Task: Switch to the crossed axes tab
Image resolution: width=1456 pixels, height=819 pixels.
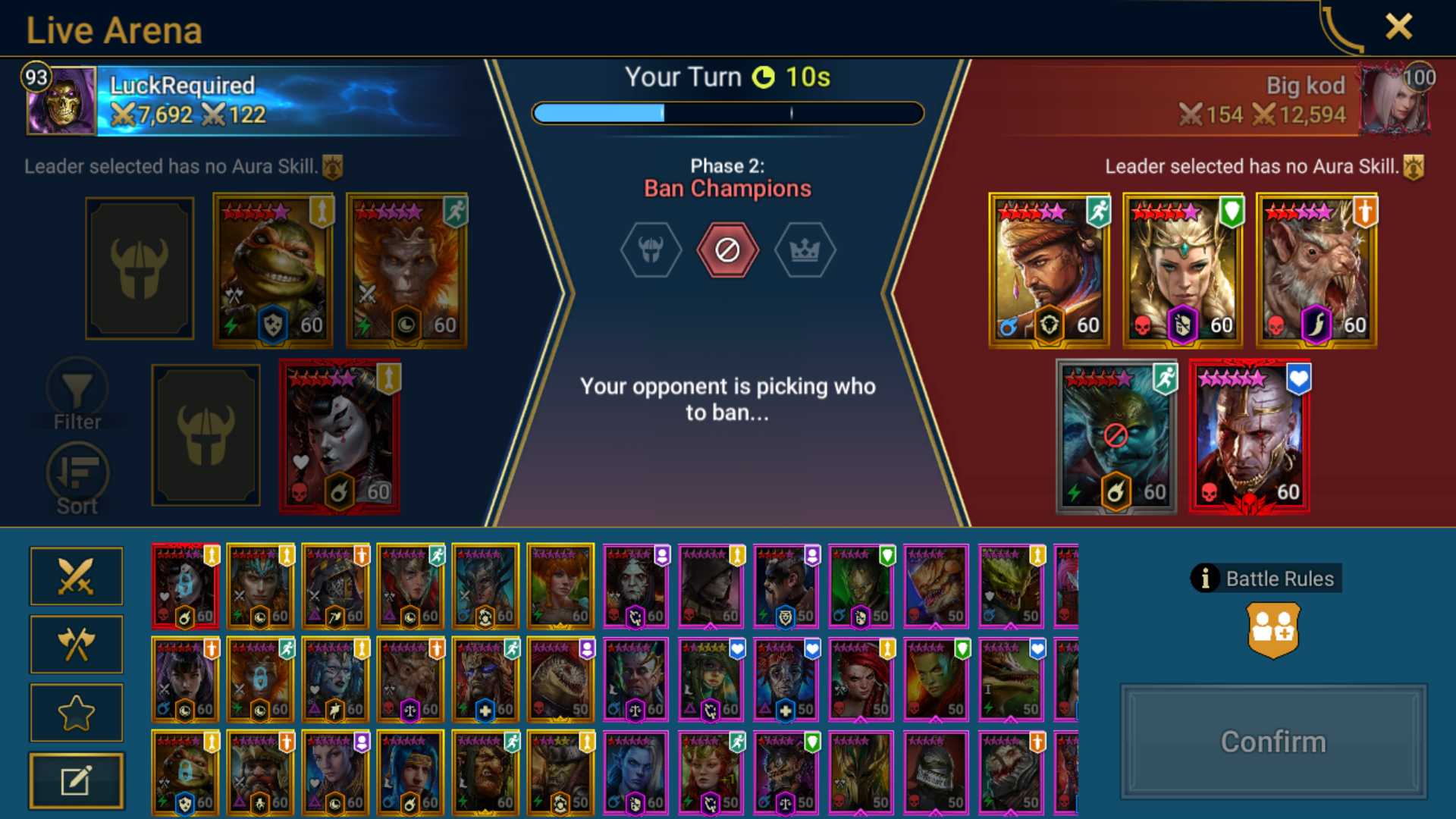Action: coord(76,645)
